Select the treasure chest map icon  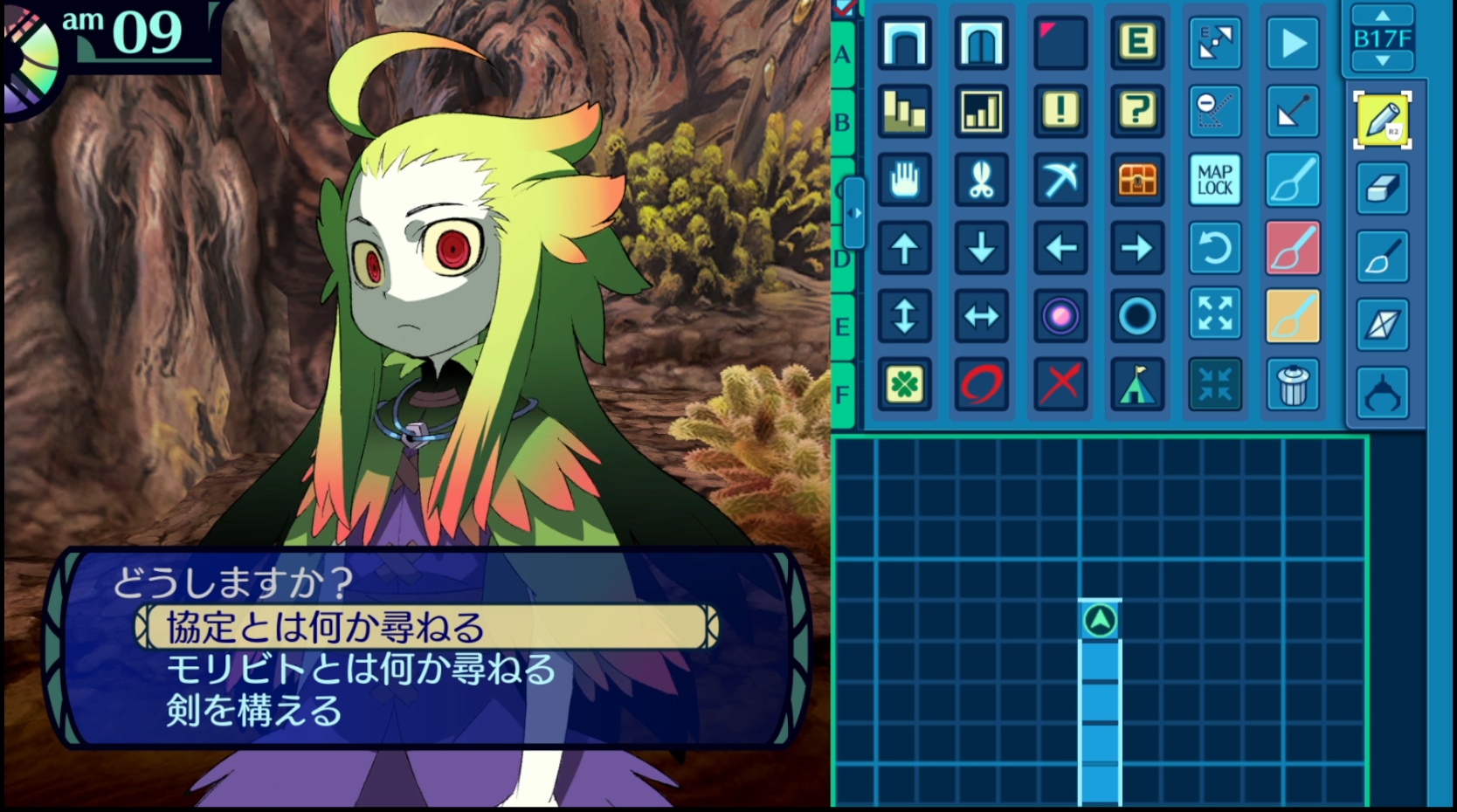(1137, 180)
